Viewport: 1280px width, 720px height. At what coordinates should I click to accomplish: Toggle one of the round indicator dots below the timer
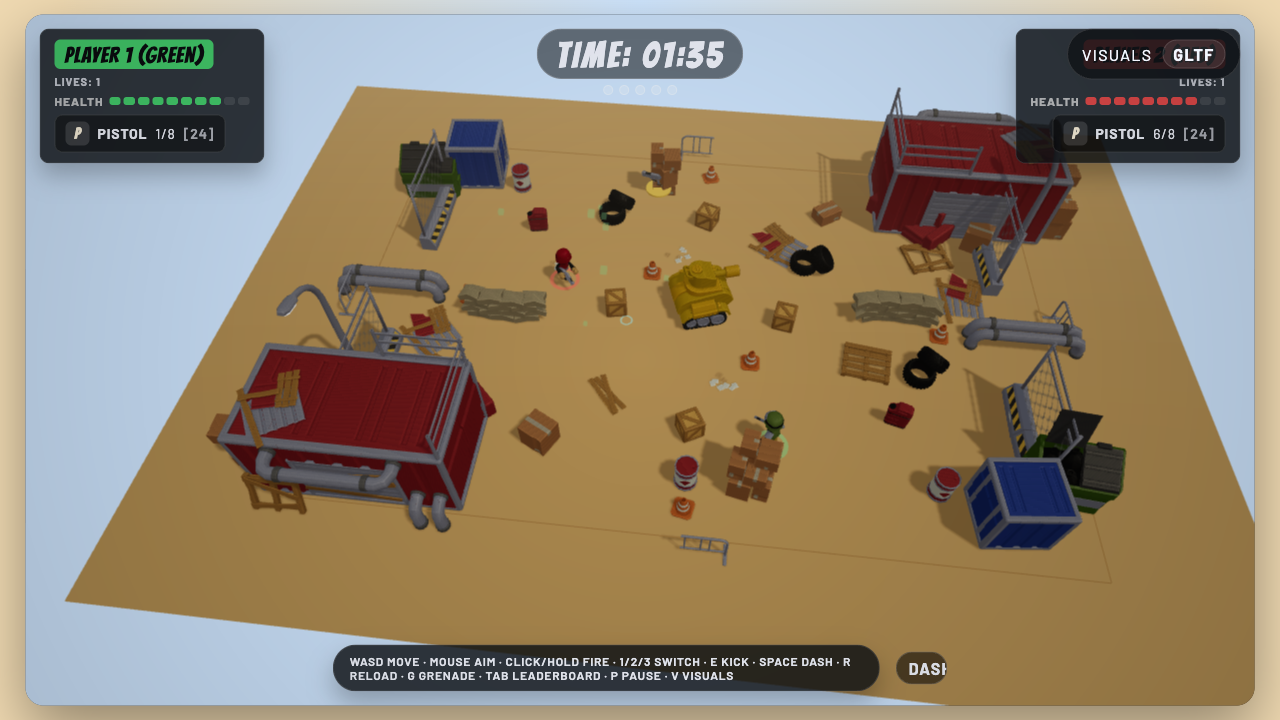pos(640,89)
